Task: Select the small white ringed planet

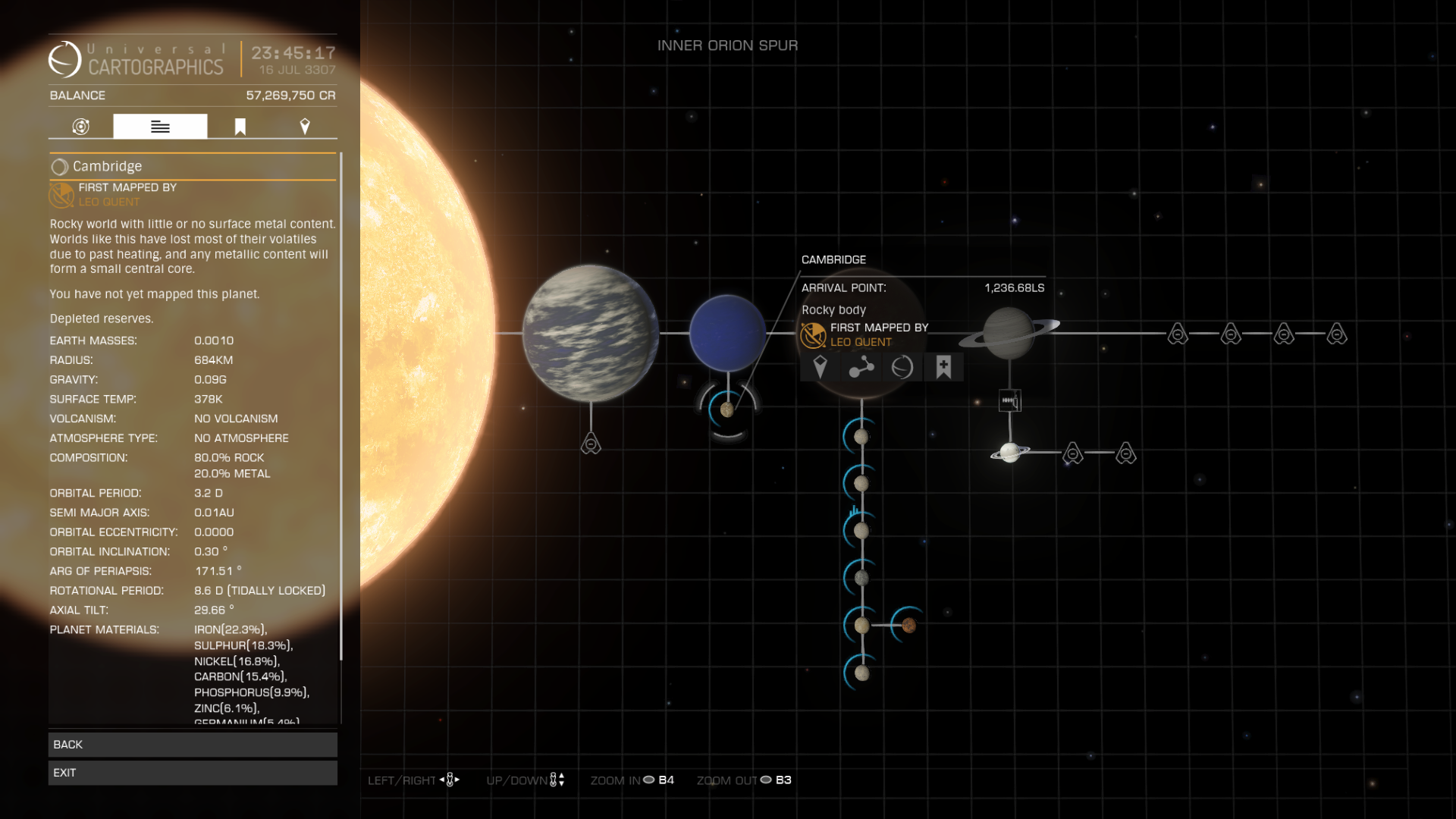Action: pyautogui.click(x=1009, y=453)
